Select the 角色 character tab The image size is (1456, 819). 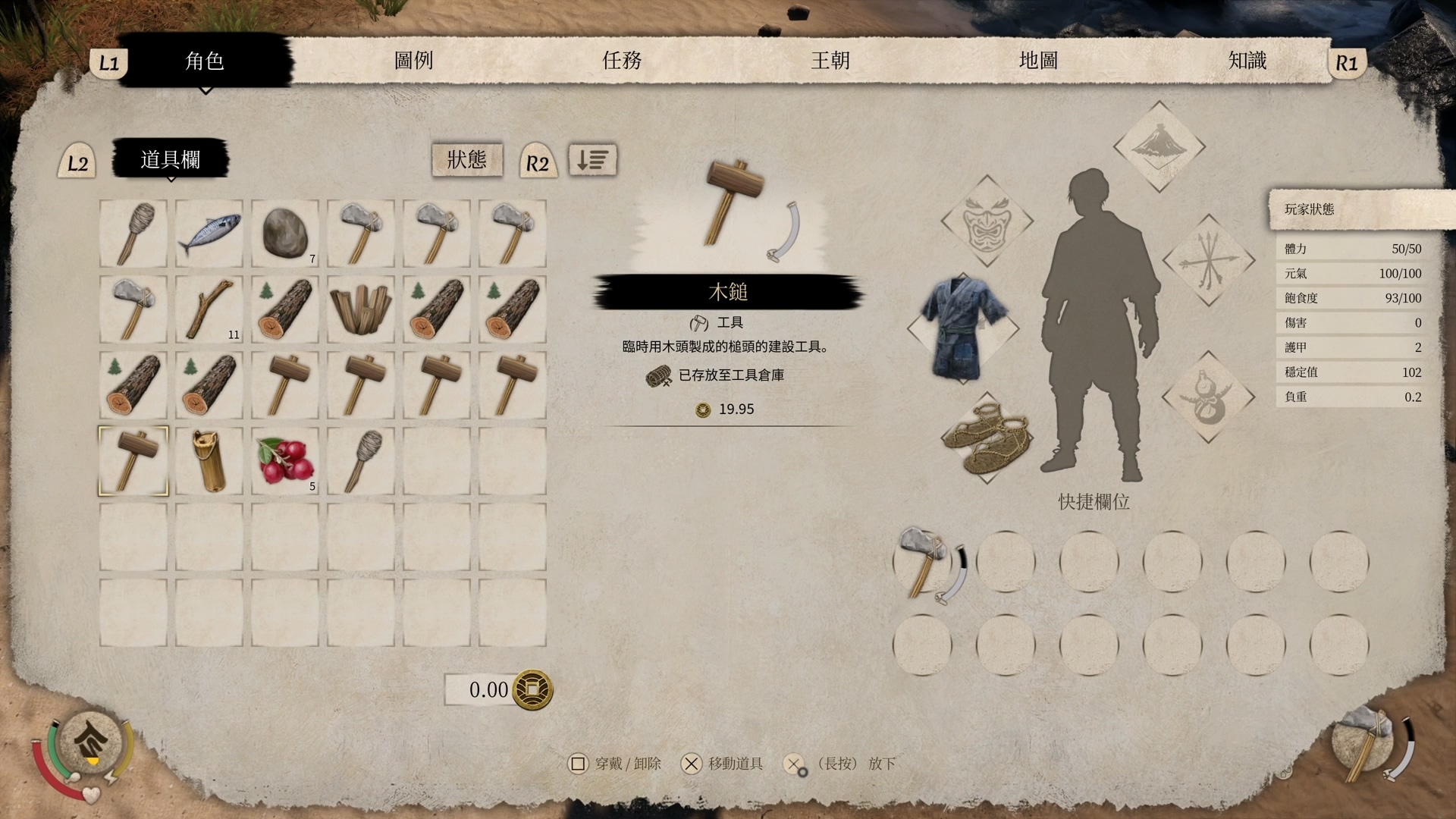point(205,61)
